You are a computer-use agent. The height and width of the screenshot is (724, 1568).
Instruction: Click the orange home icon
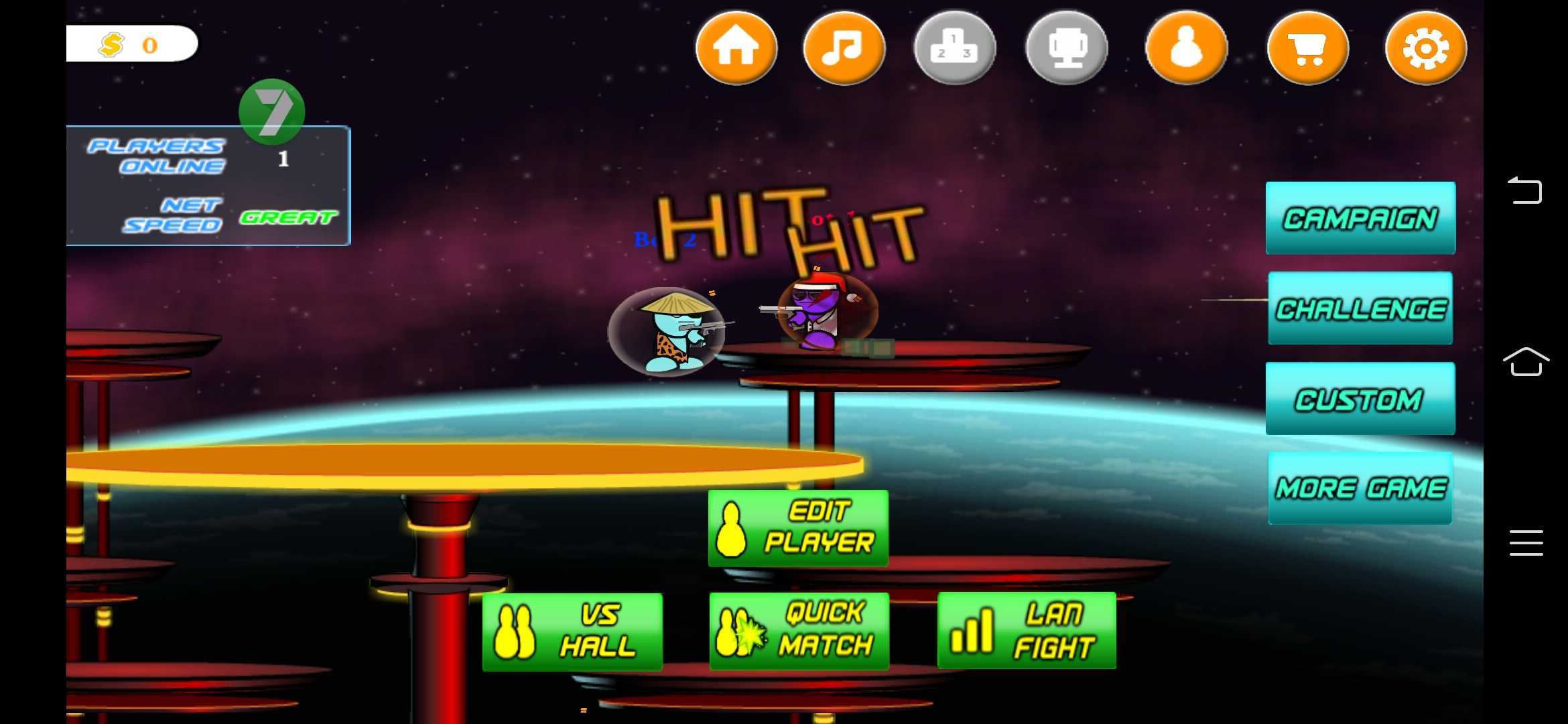736,48
